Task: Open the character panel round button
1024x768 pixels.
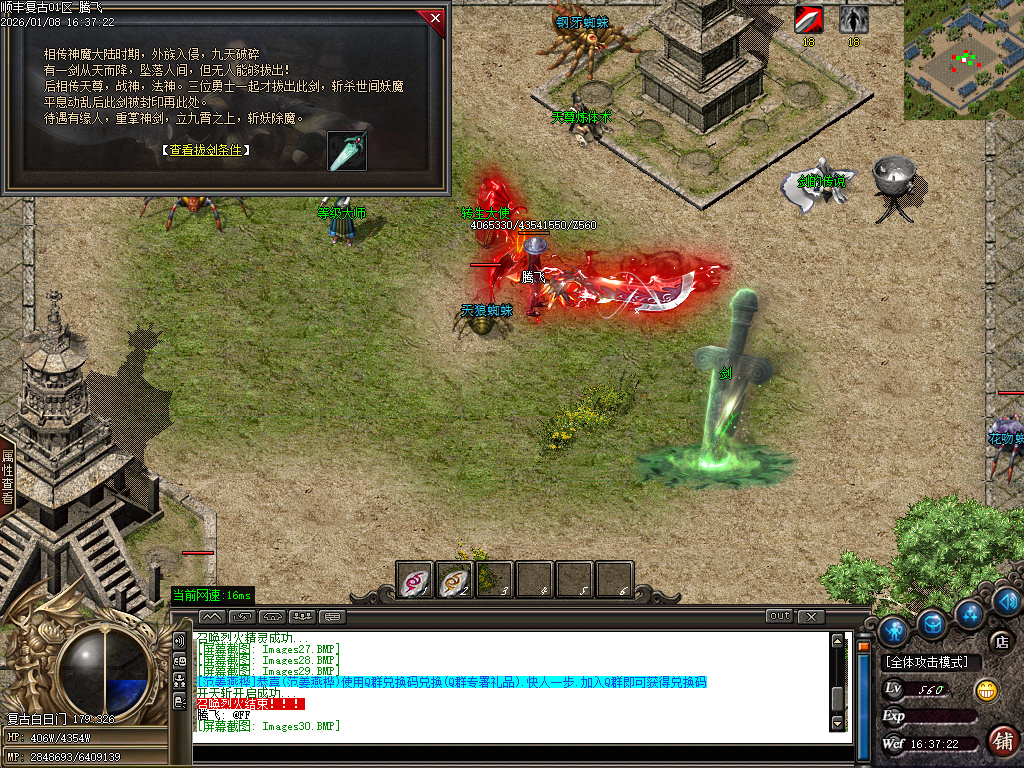Action: [893, 630]
